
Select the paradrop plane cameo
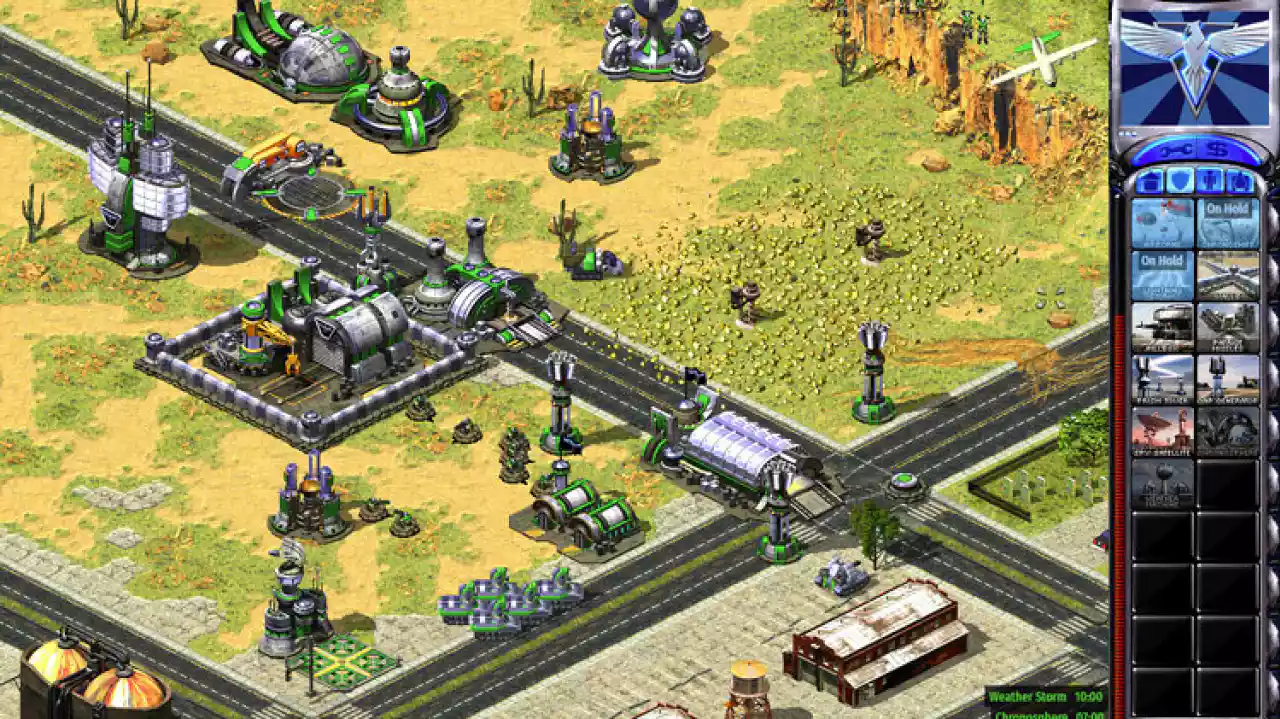1162,223
